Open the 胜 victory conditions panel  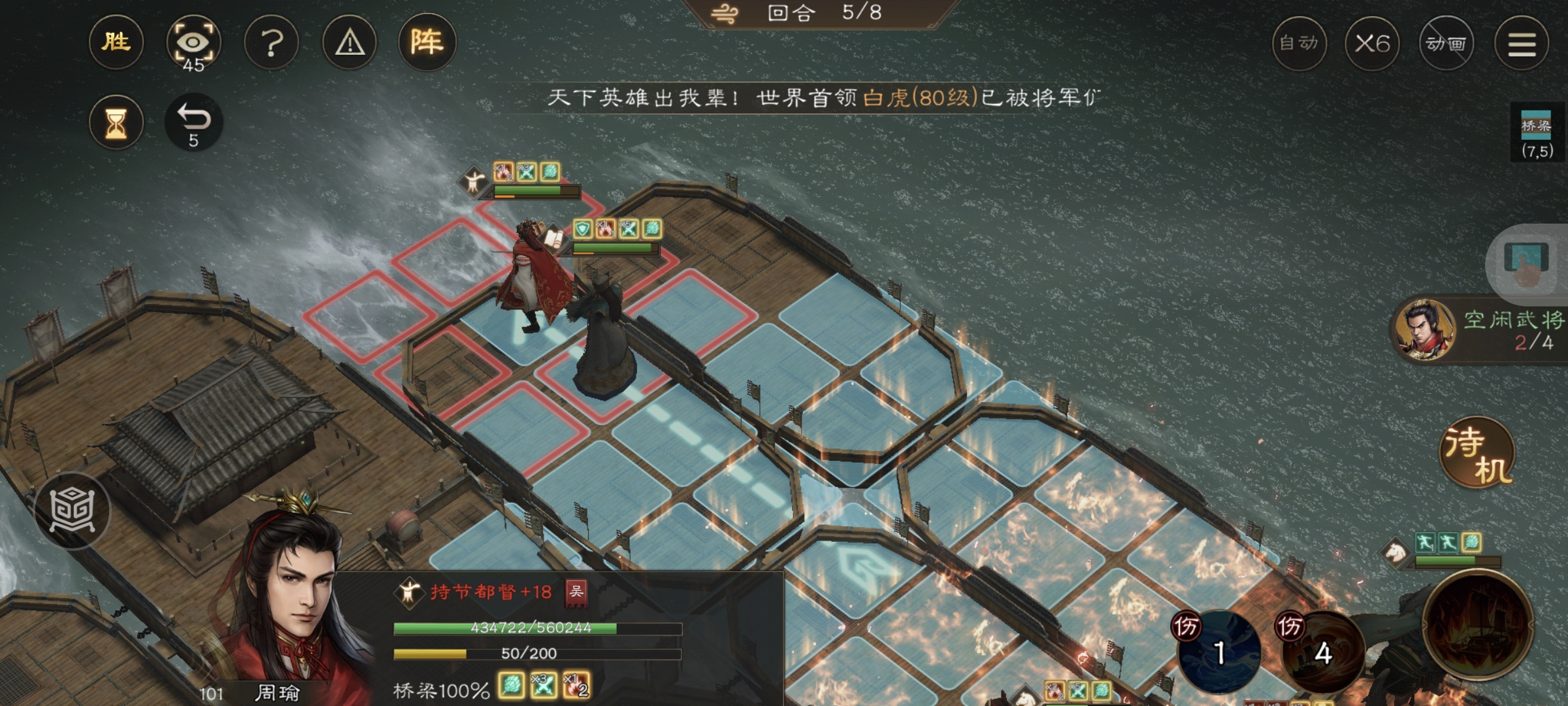tap(116, 42)
